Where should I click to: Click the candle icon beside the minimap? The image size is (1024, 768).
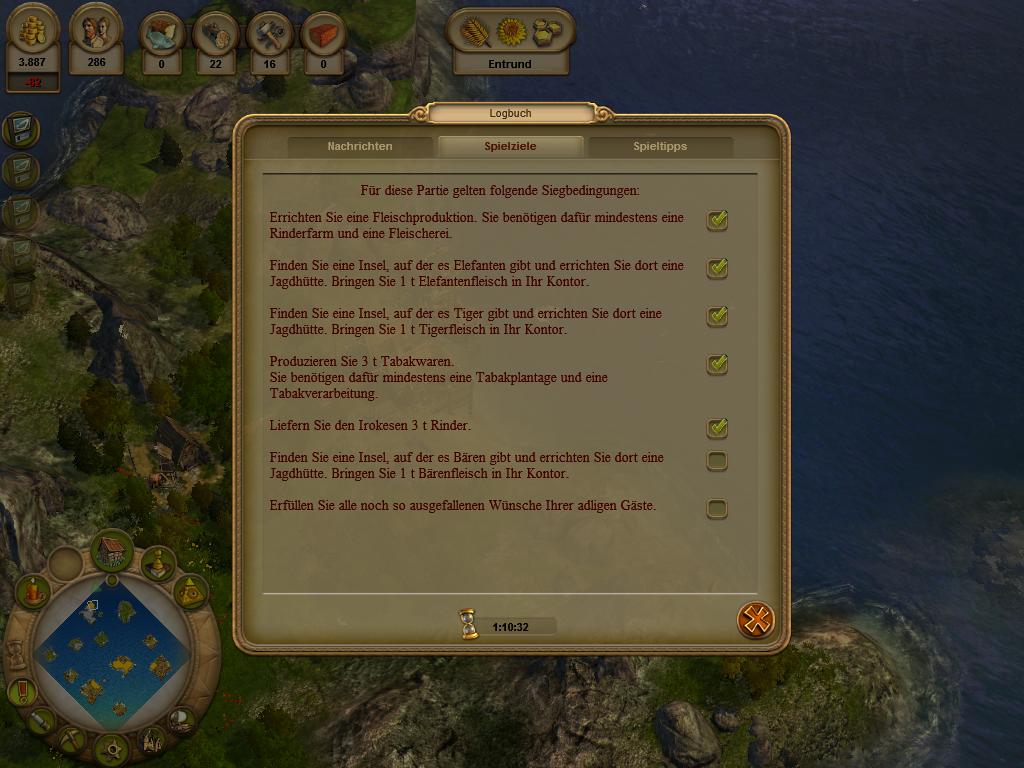33,592
